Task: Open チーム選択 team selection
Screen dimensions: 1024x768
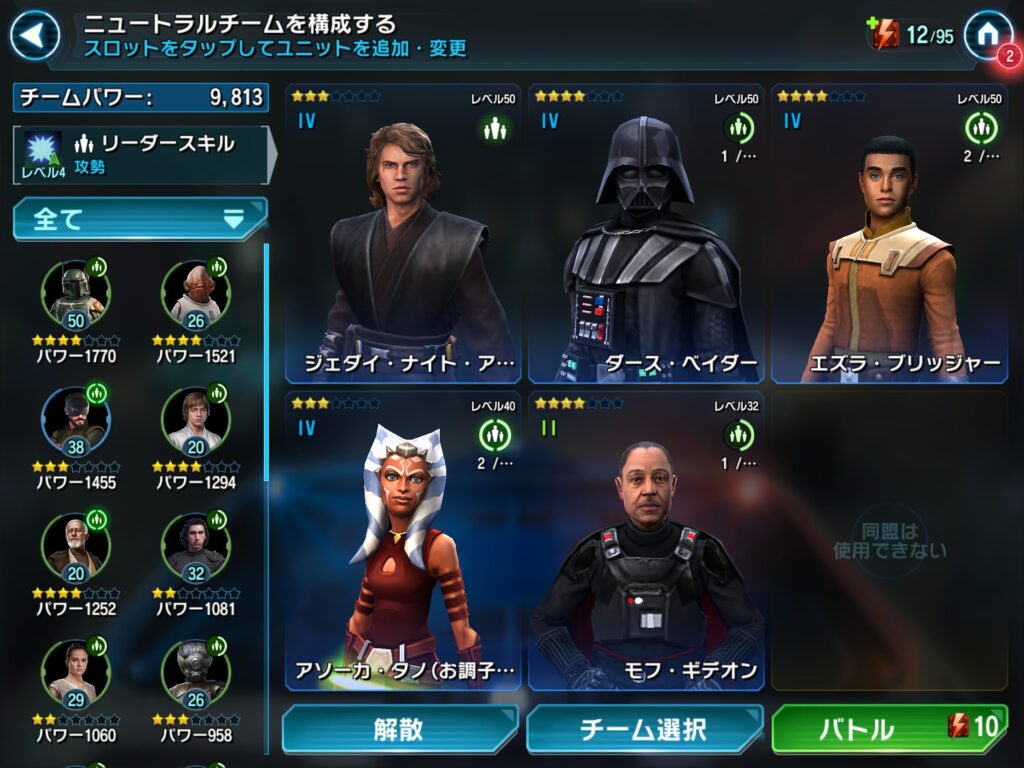Action: point(644,729)
